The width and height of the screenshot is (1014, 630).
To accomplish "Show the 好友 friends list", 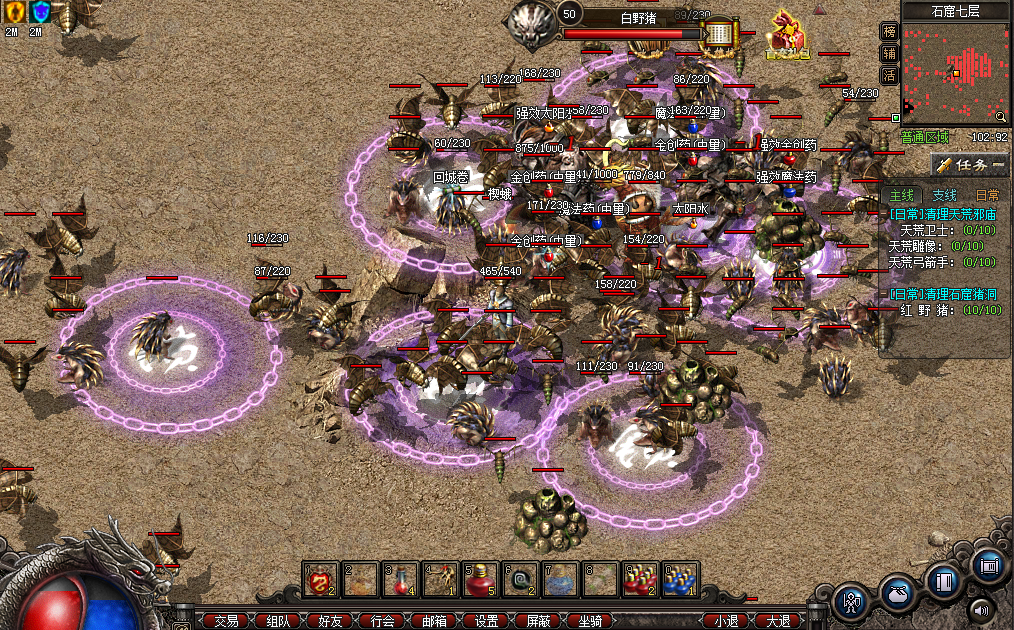I will coord(330,621).
